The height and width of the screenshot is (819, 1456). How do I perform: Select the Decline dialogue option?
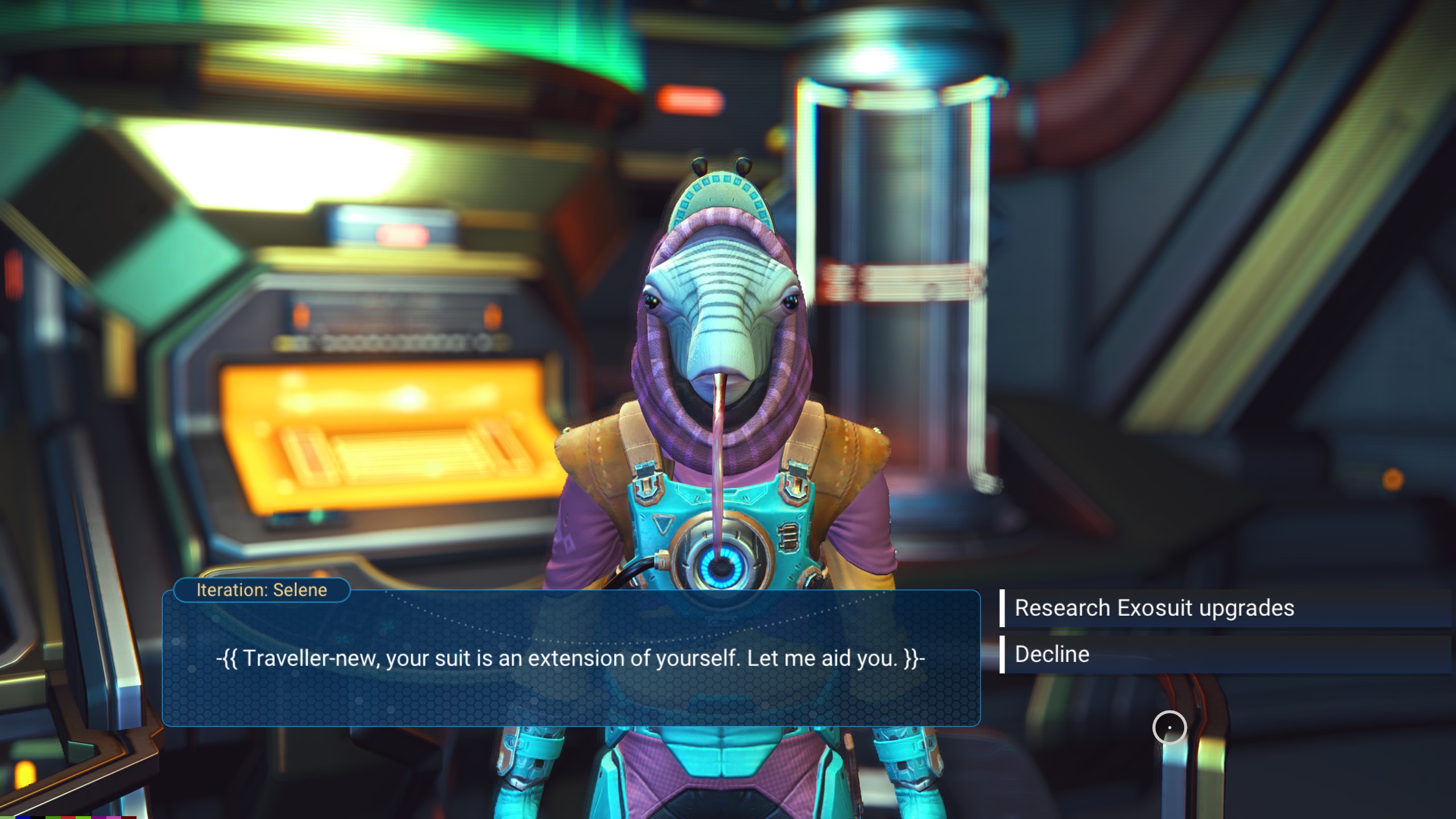coord(1052,654)
